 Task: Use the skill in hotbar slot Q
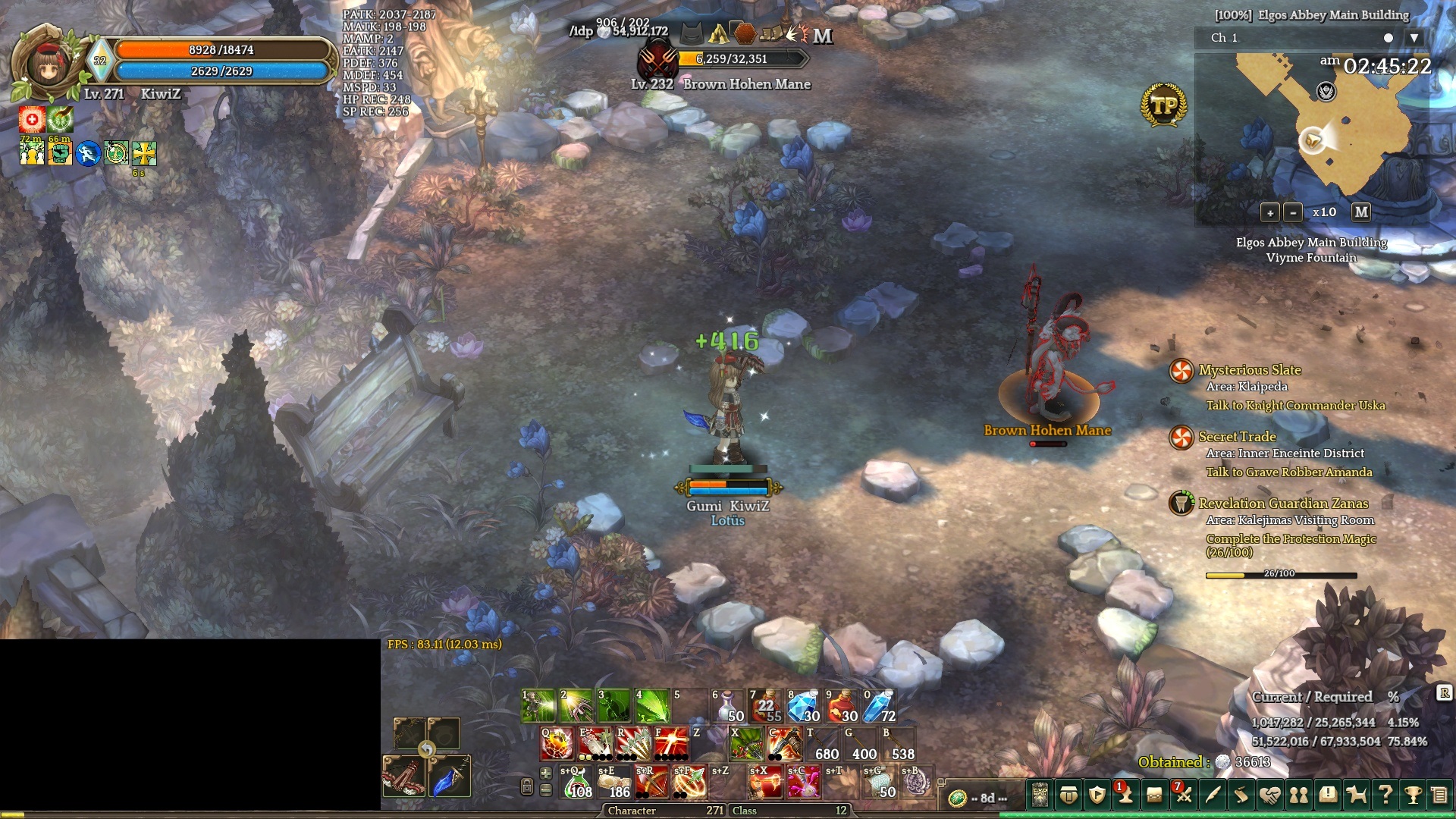click(x=557, y=744)
